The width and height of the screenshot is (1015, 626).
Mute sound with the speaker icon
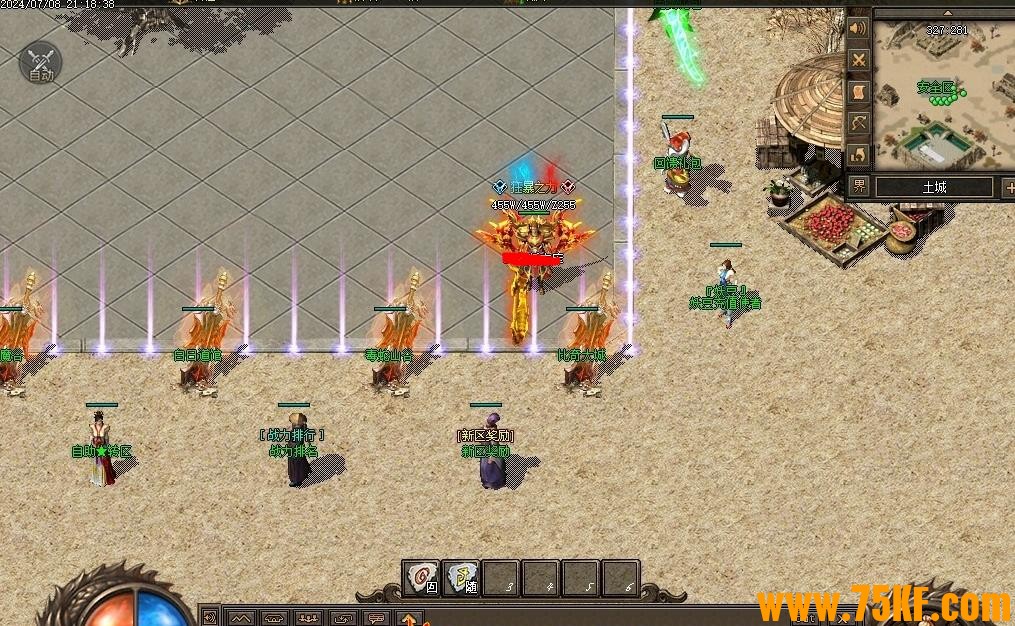(858, 27)
